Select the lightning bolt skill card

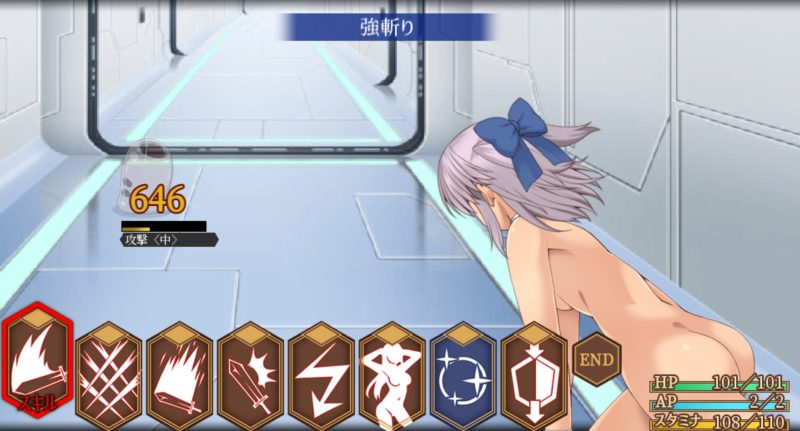click(x=322, y=371)
